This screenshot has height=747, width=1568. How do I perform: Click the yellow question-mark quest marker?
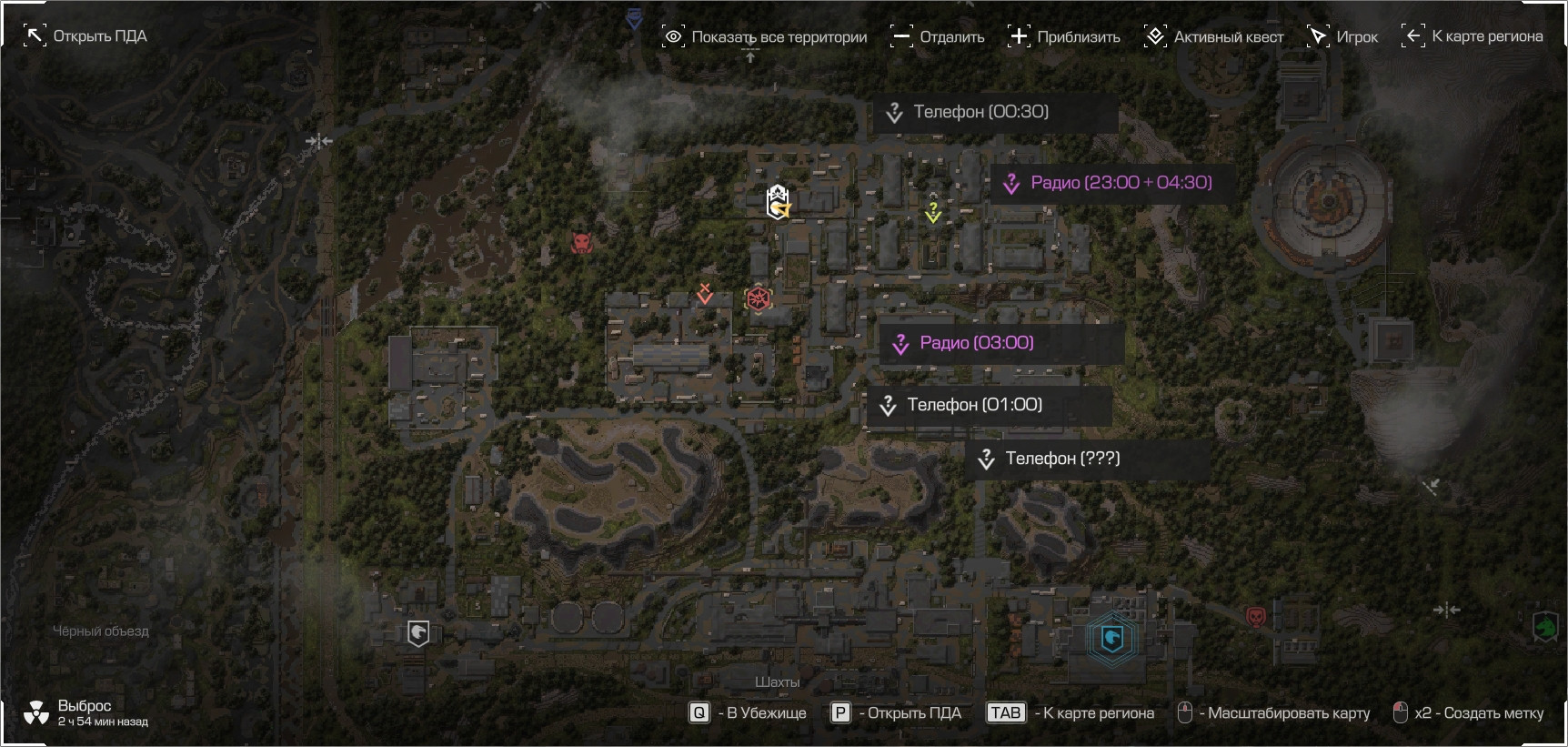933,212
